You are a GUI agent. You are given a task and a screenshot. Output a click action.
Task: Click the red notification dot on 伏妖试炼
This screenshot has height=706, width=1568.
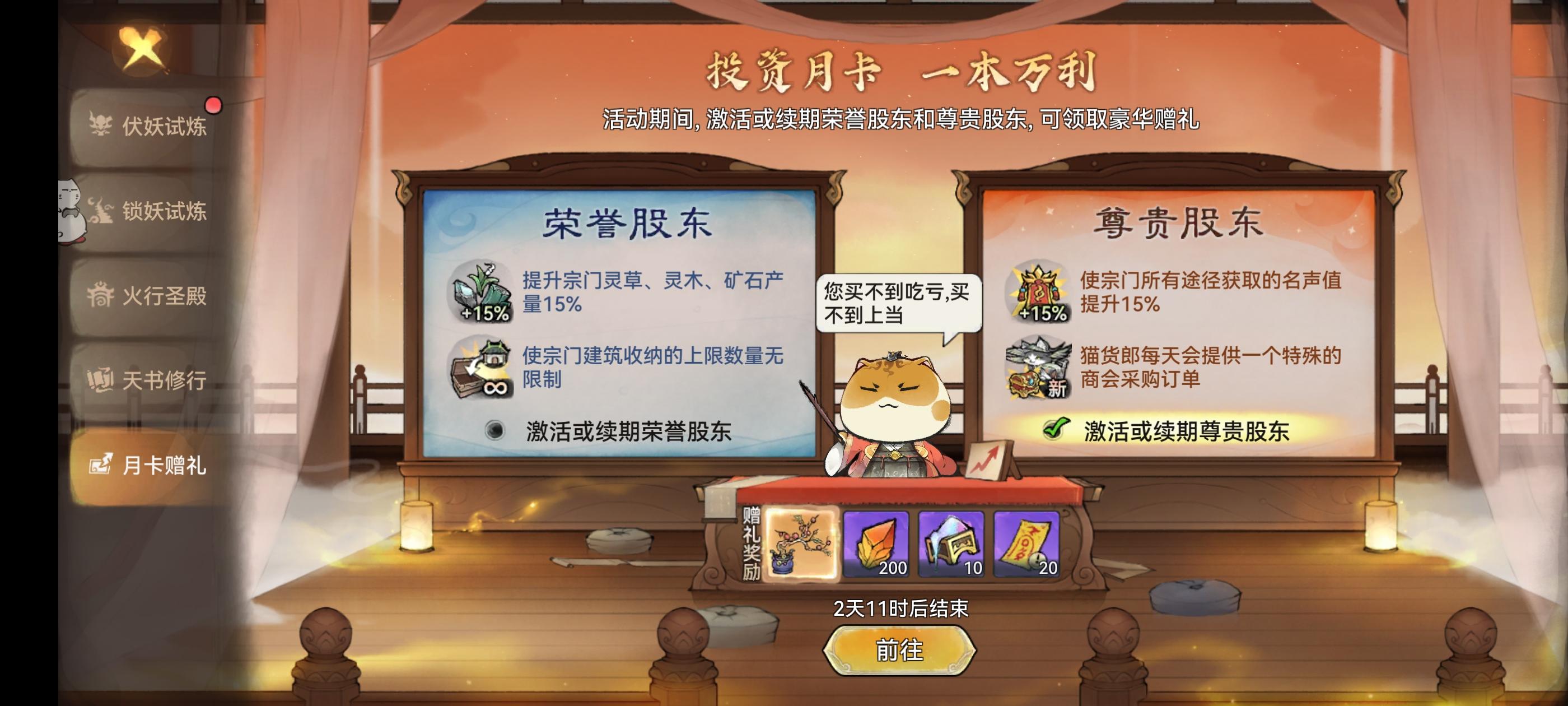[214, 105]
